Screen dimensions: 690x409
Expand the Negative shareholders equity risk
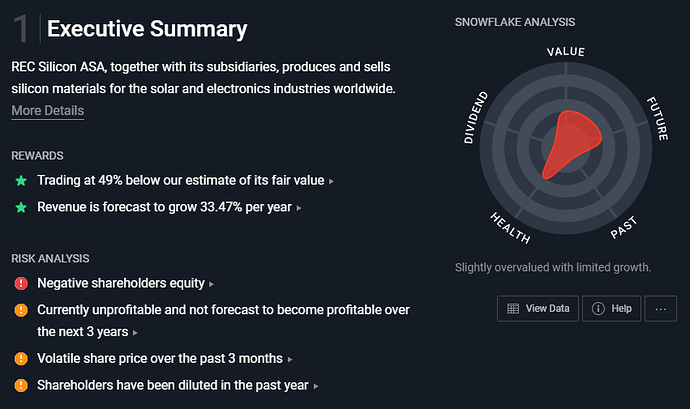125,284
